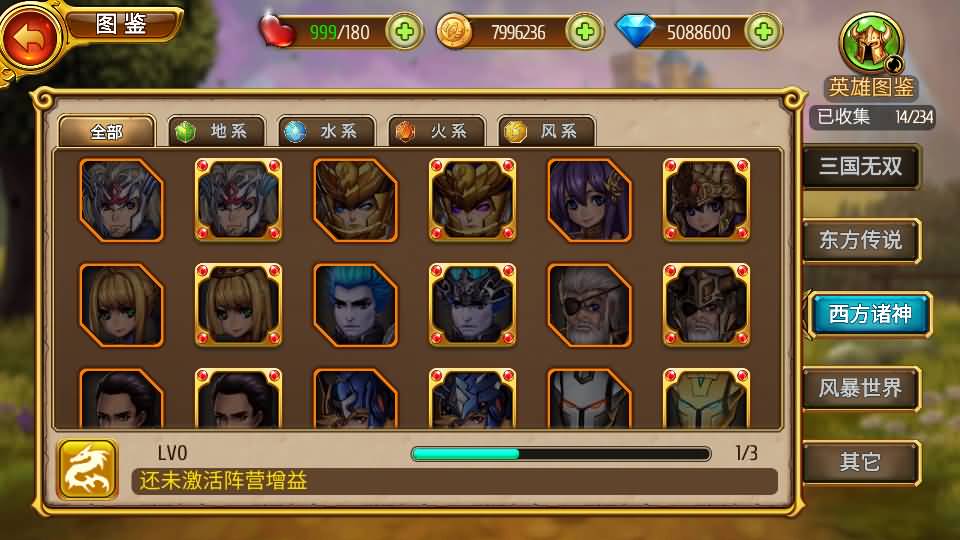
Task: Choose the 风系 wind element tab
Action: coord(547,131)
